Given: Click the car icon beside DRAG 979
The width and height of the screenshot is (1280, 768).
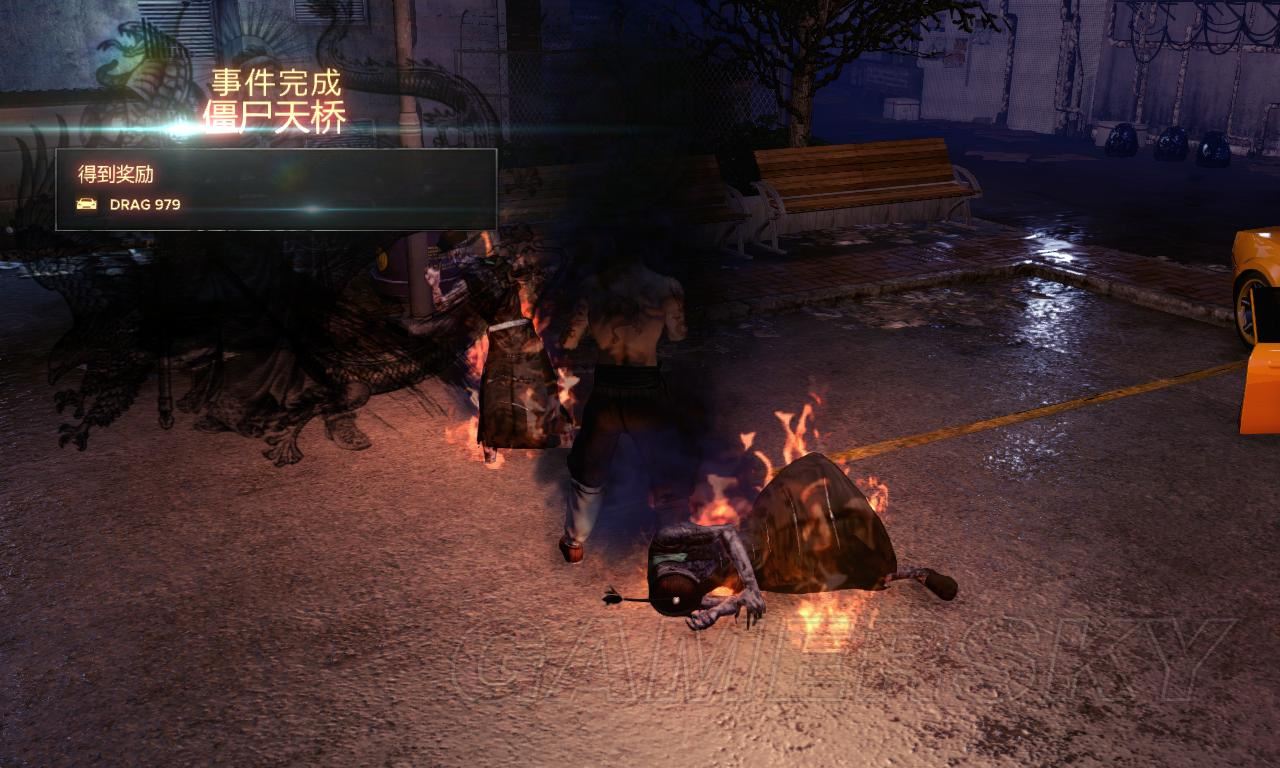Looking at the screenshot, I should click(87, 204).
